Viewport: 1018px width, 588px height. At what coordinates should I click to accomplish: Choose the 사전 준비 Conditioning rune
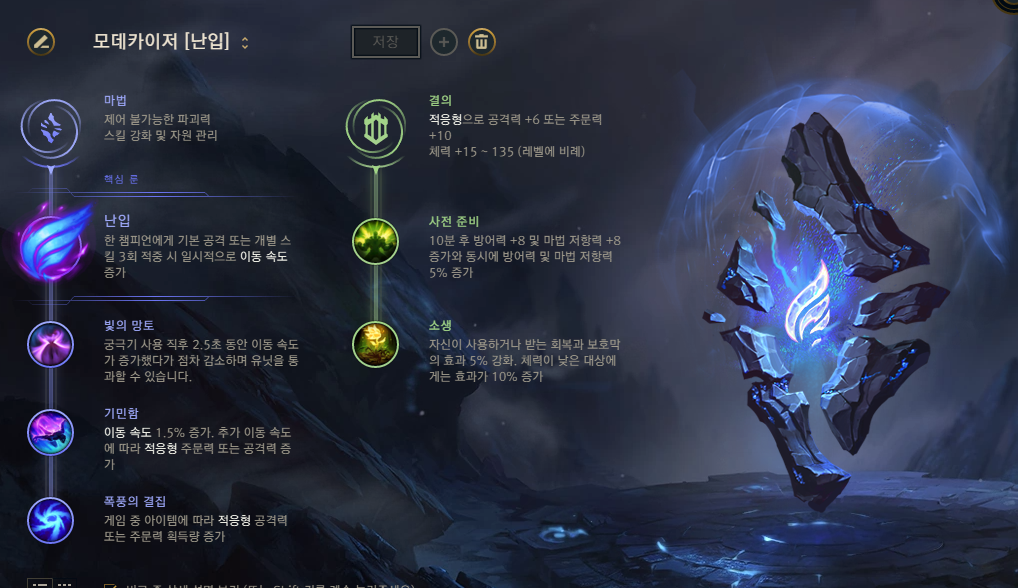[x=375, y=242]
